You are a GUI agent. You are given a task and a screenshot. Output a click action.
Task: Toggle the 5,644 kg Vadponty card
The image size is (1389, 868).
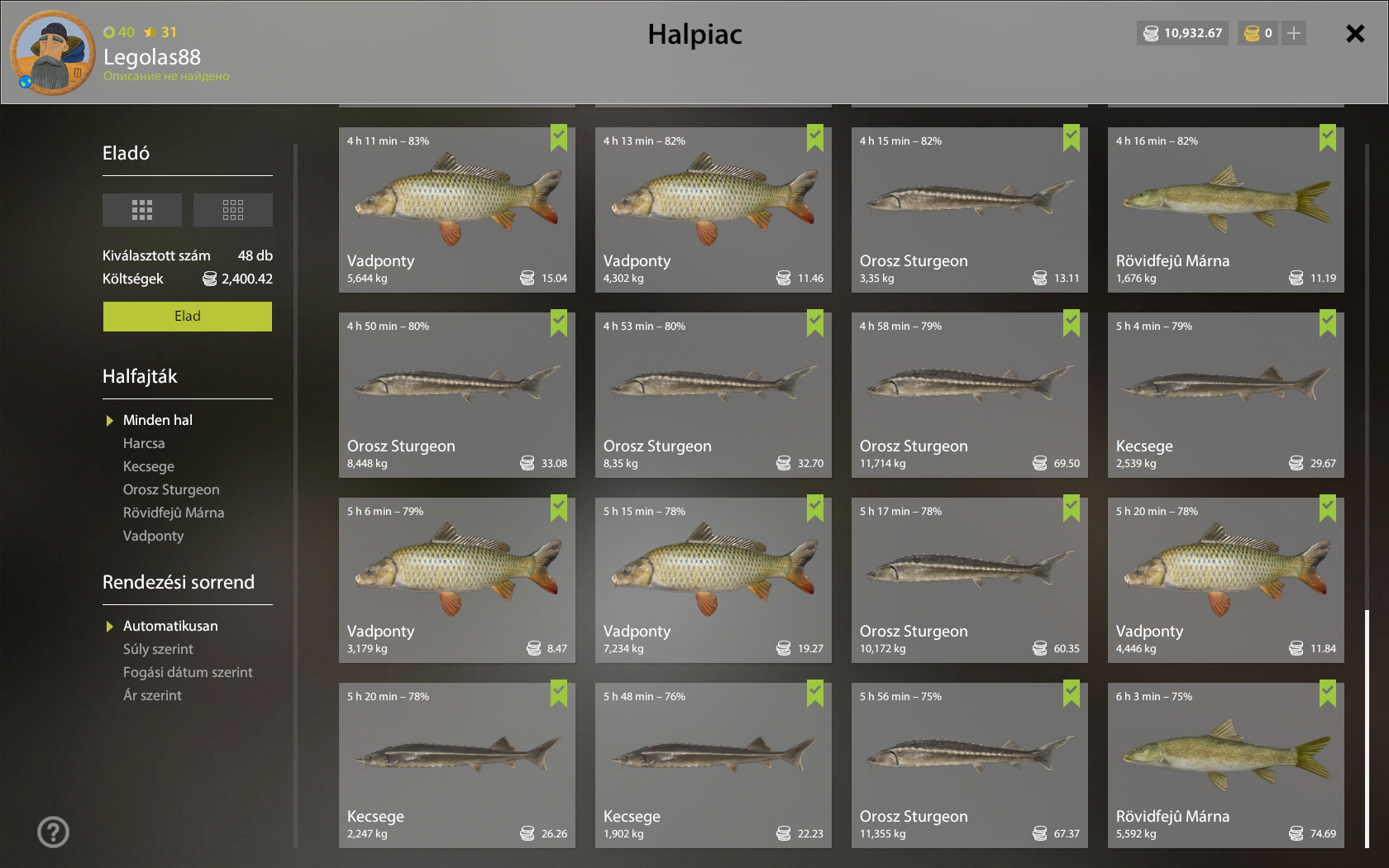click(x=456, y=210)
